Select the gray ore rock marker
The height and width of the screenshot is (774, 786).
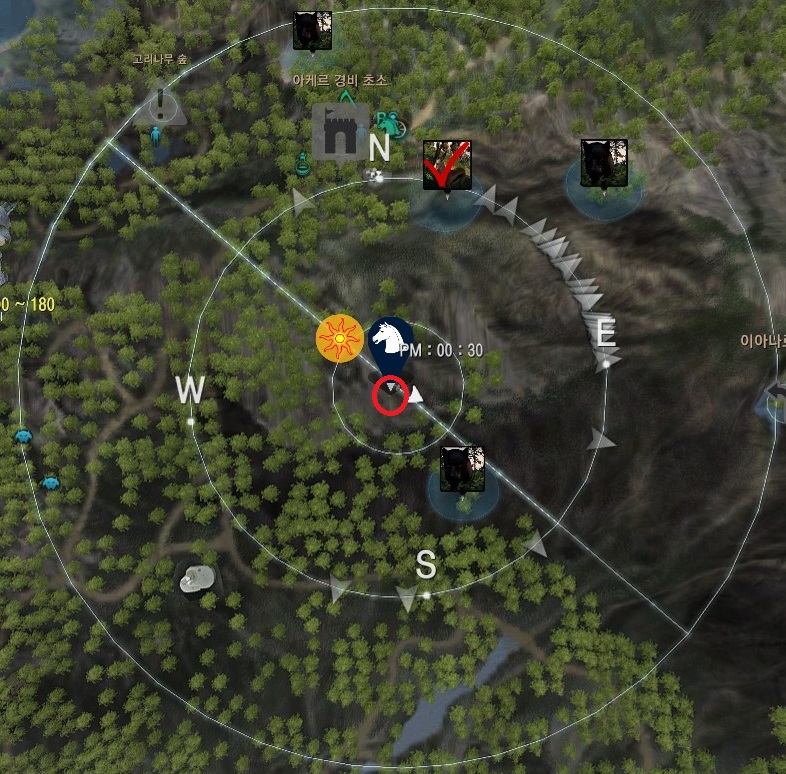pyautogui.click(x=197, y=578)
